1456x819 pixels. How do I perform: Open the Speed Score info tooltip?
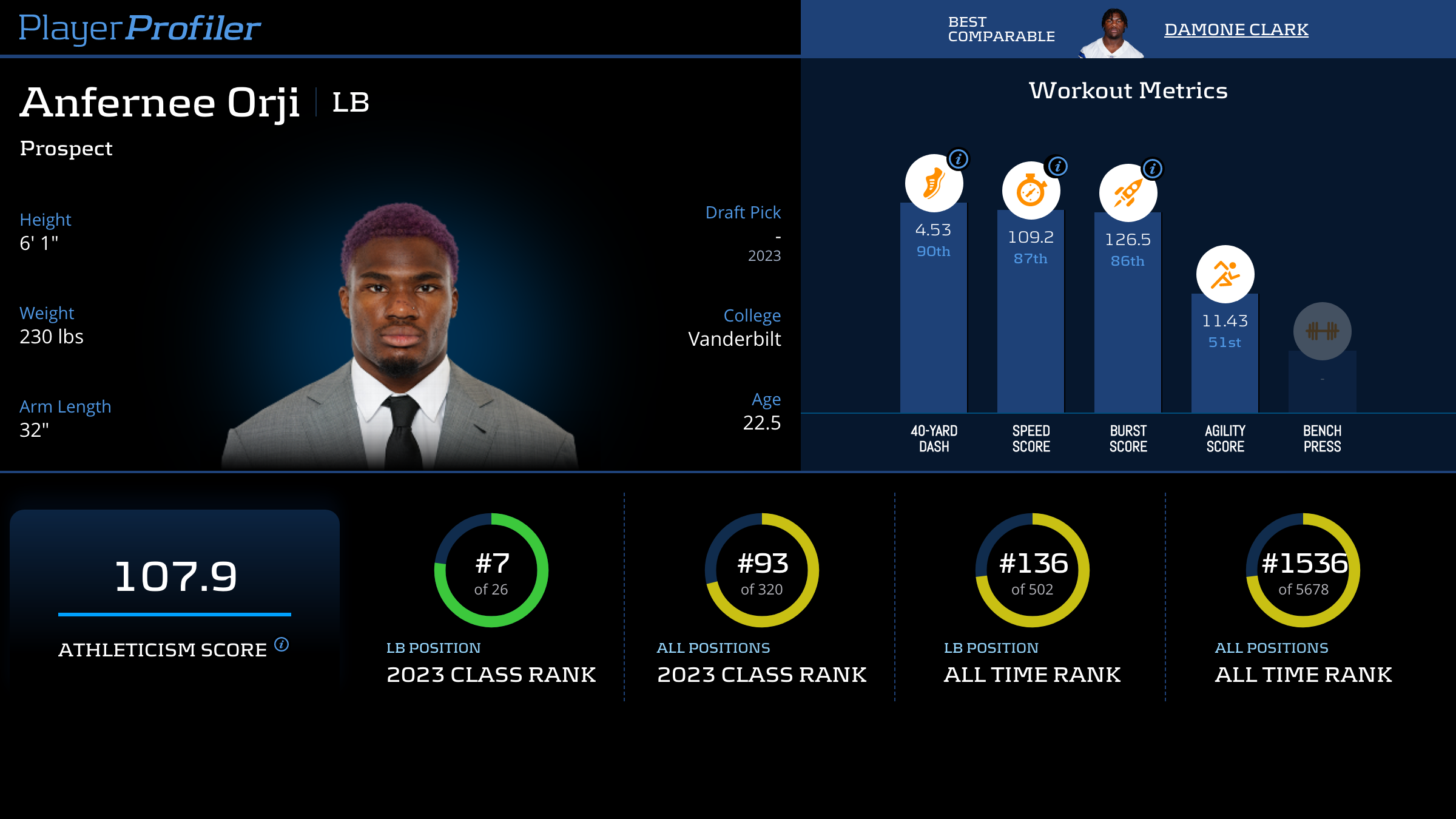point(1057,166)
